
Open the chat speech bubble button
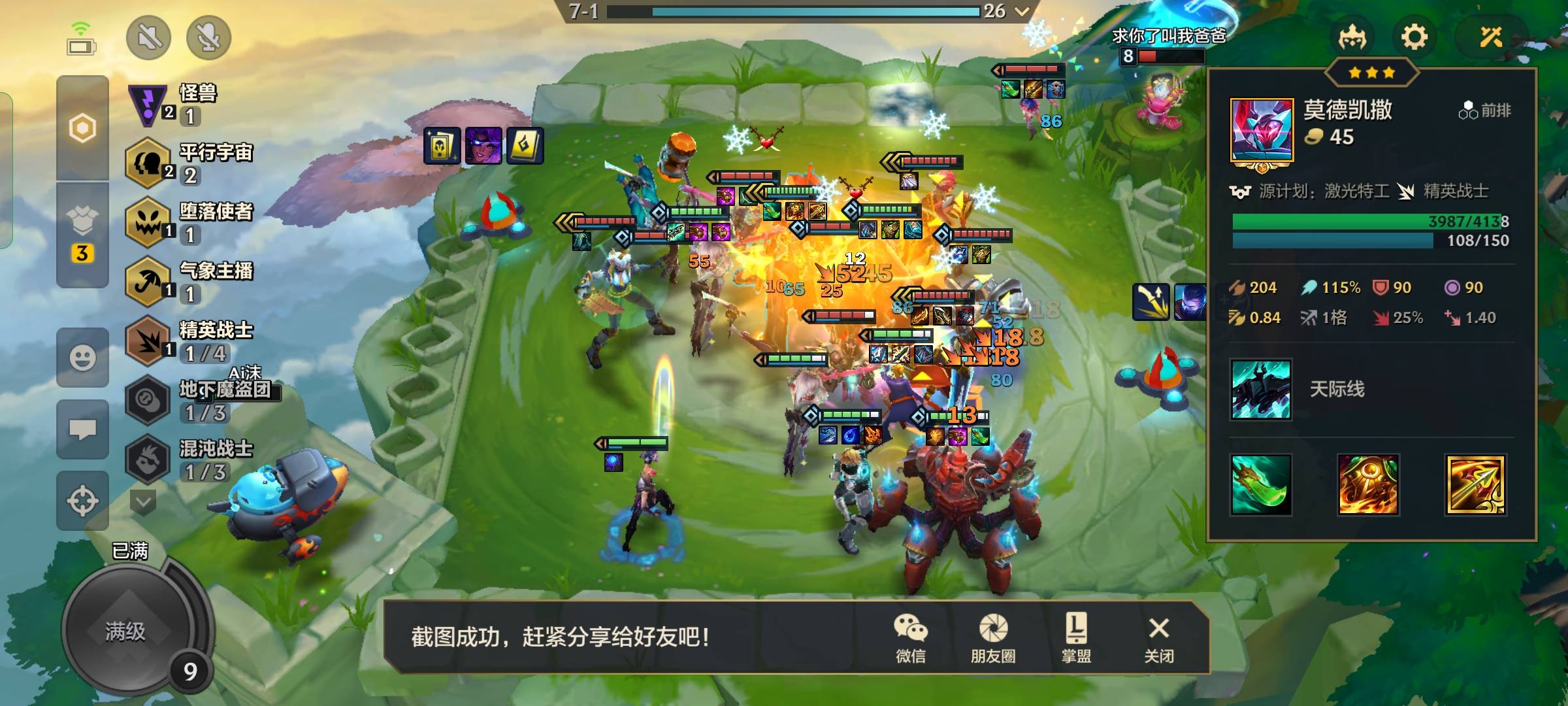click(82, 429)
